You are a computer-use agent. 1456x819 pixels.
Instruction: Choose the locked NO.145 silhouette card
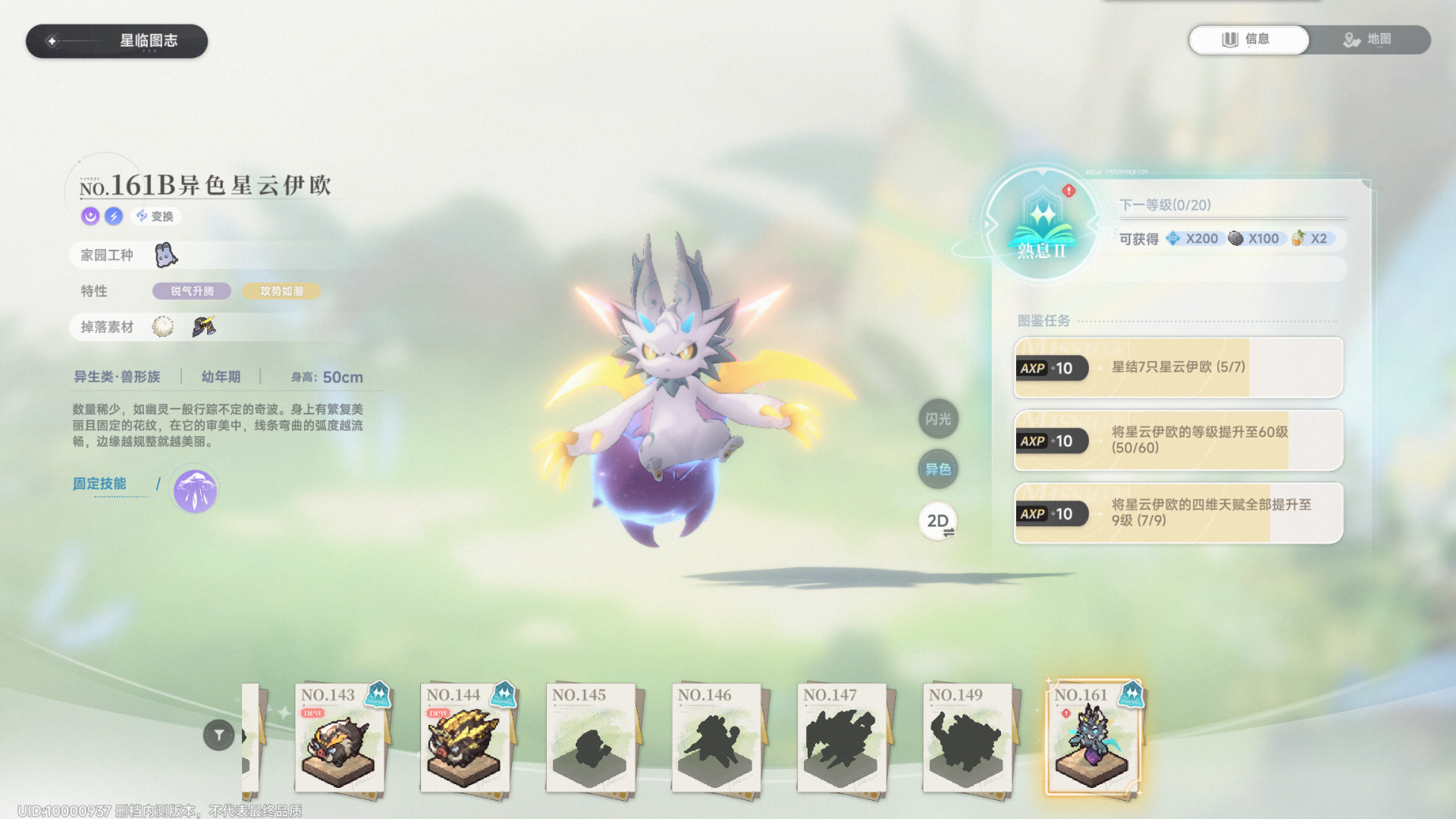590,739
